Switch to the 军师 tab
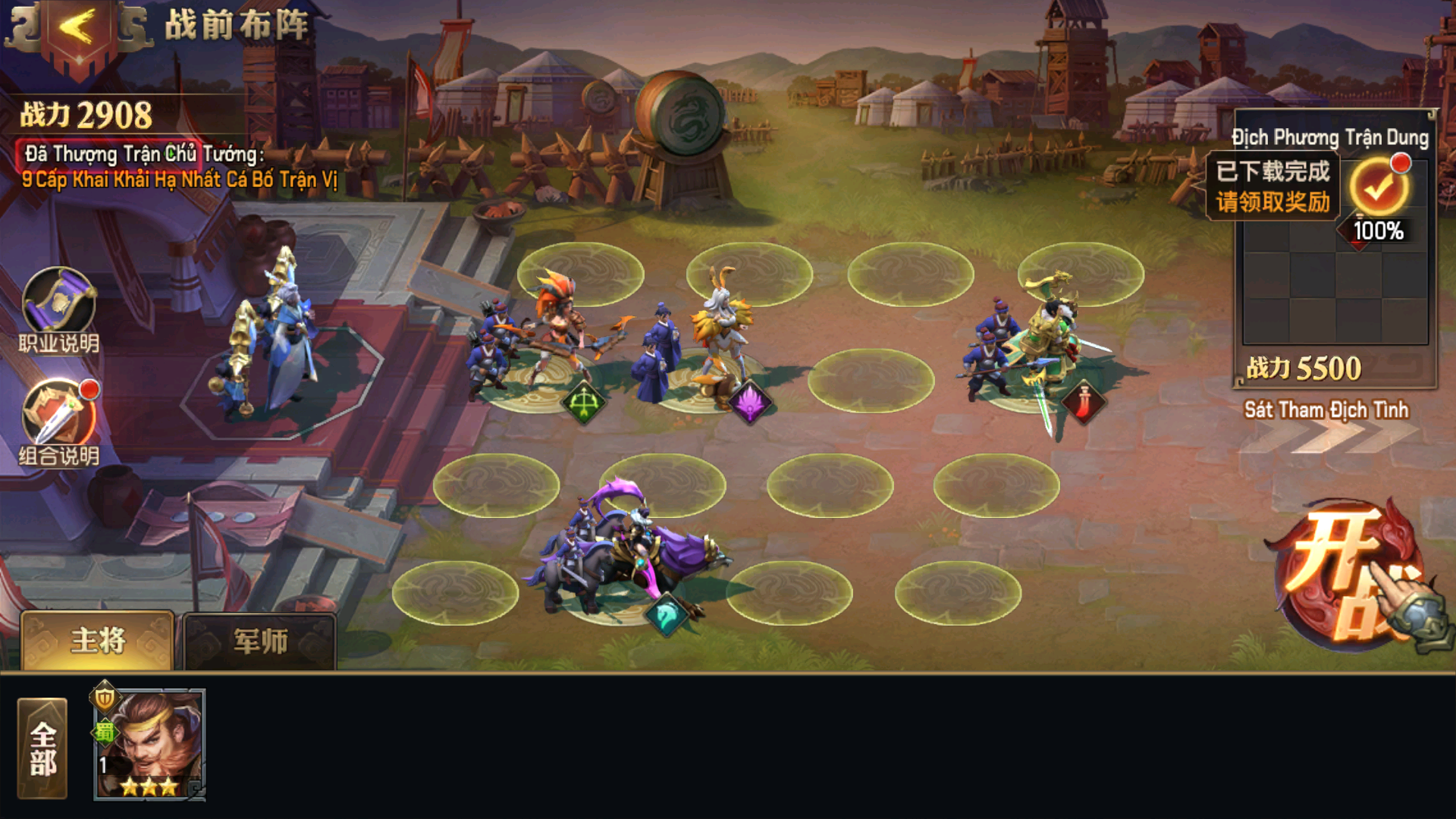Image resolution: width=1456 pixels, height=819 pixels. click(x=260, y=642)
